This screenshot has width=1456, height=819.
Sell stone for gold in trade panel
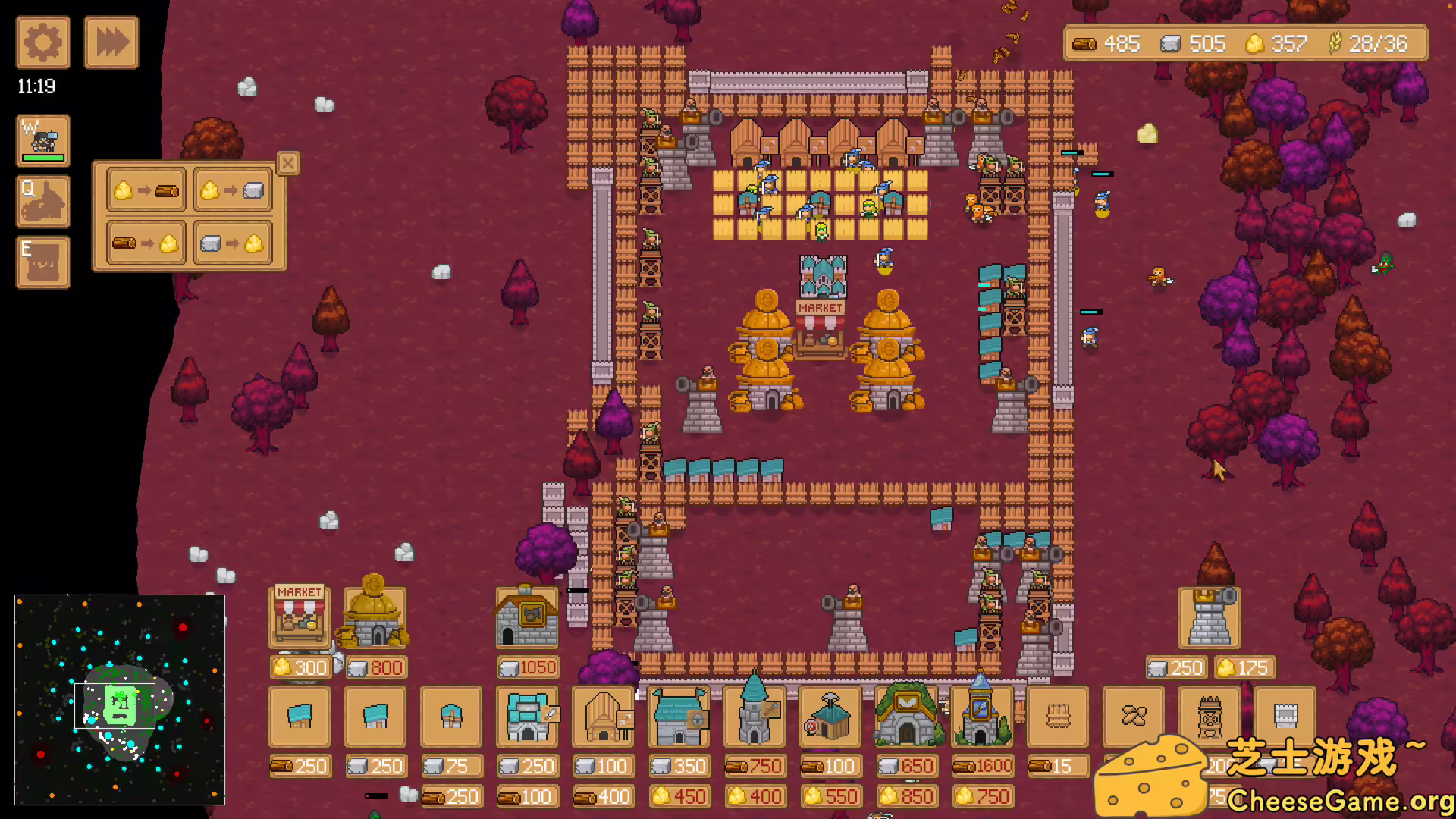click(x=231, y=243)
